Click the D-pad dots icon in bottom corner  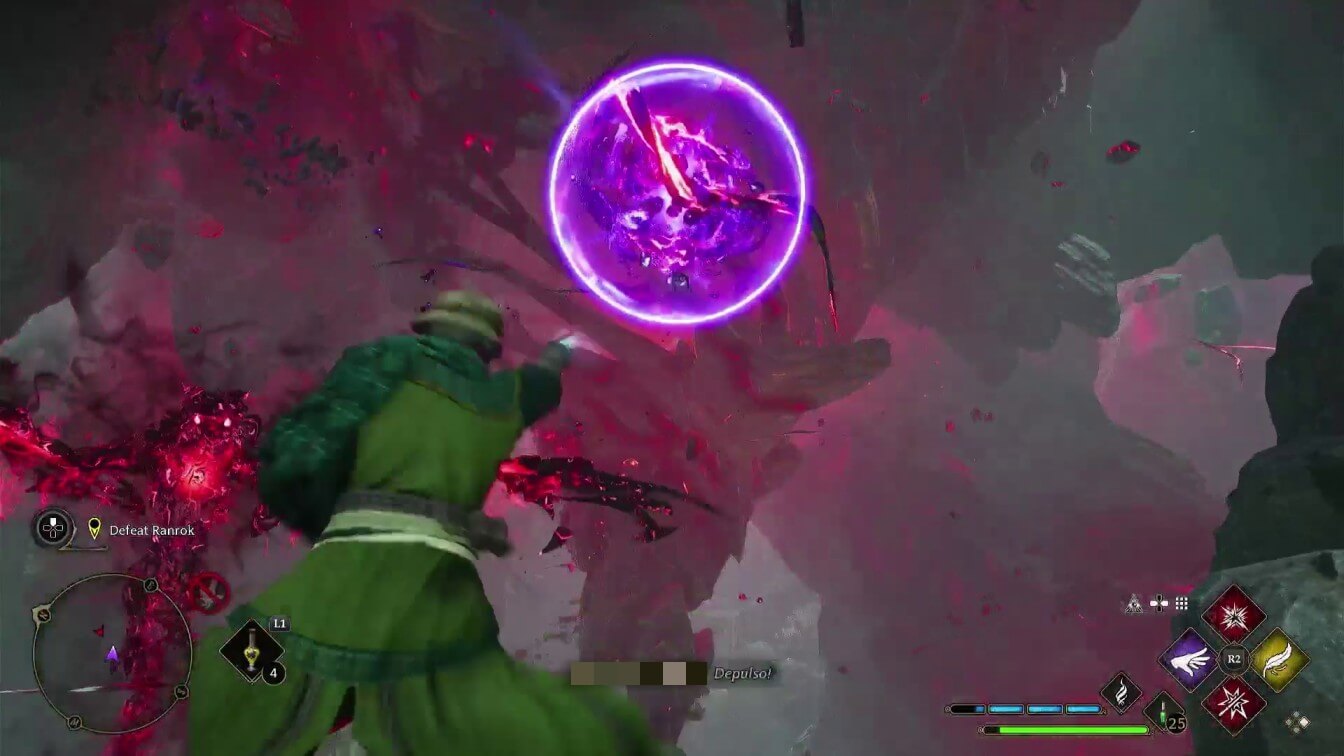[x=1297, y=721]
